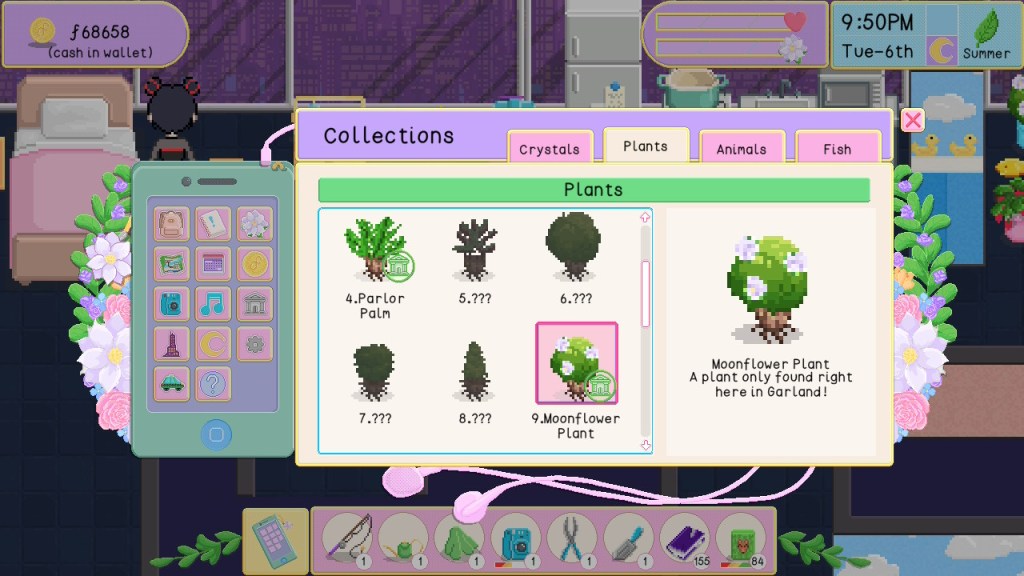The image size is (1024, 576).
Task: Tap the phone's blue home button
Action: coord(216,434)
